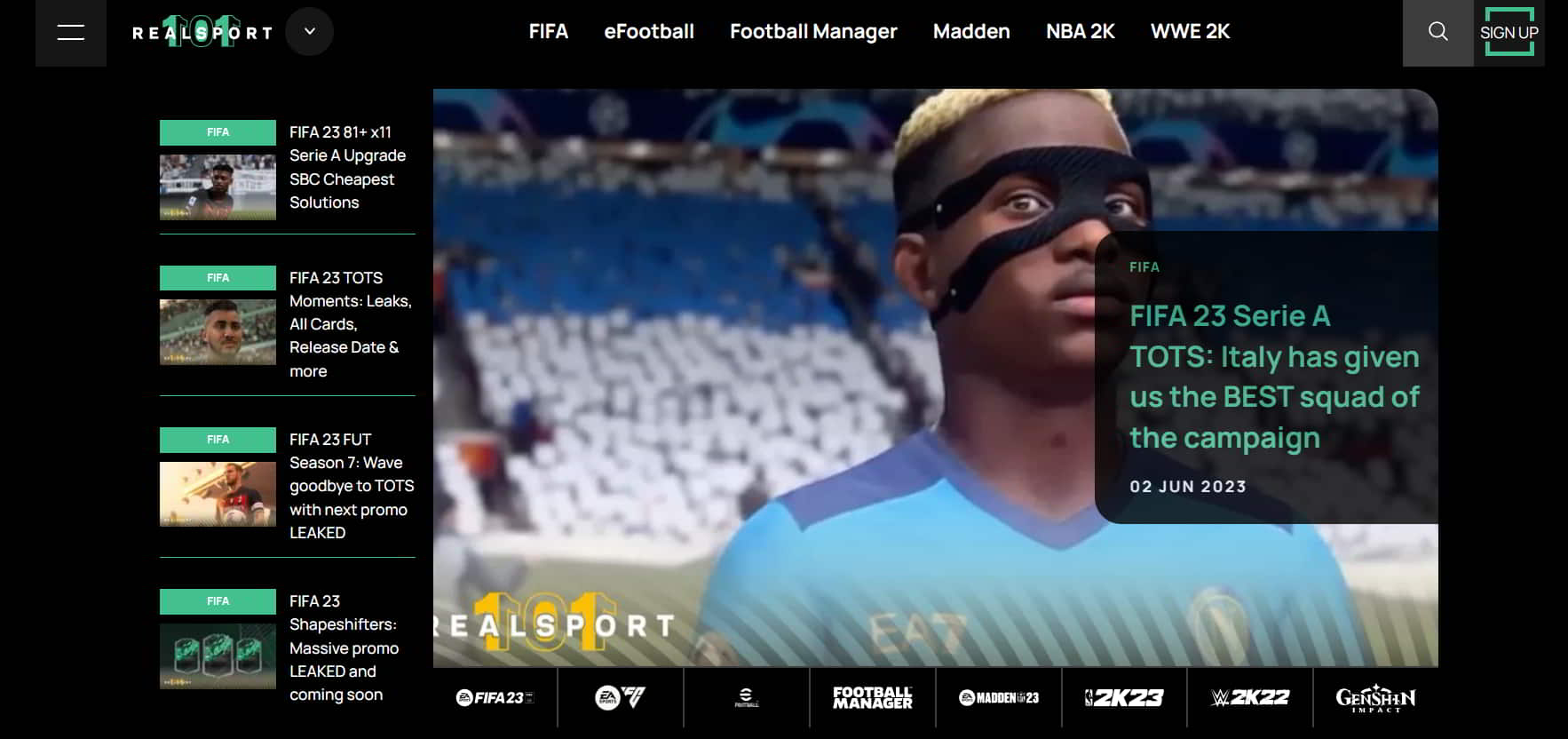Viewport: 1568px width, 739px height.
Task: Select the Madden 23 logo in the game bar
Action: click(999, 698)
